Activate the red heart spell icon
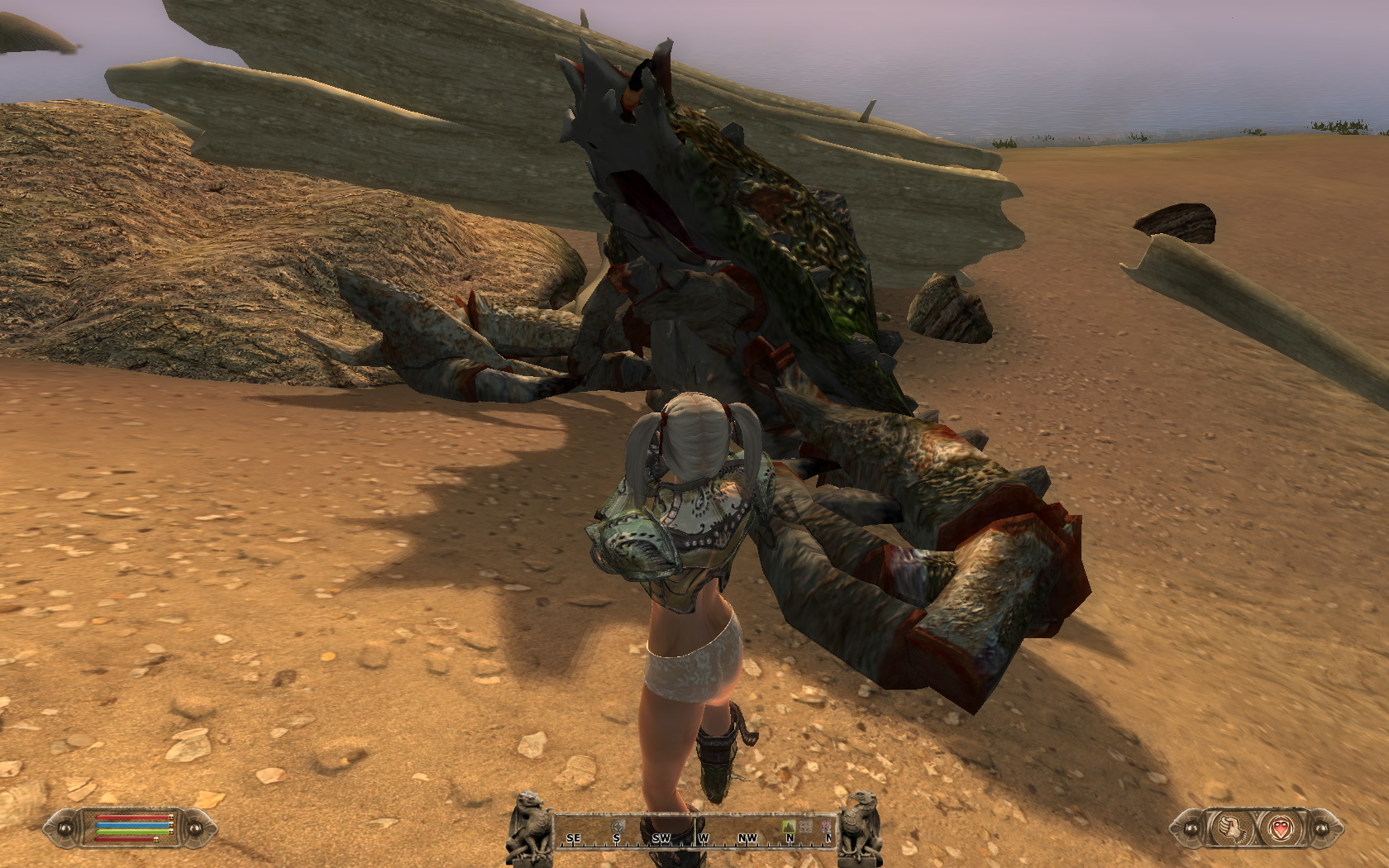Image resolution: width=1389 pixels, height=868 pixels. tap(1279, 827)
